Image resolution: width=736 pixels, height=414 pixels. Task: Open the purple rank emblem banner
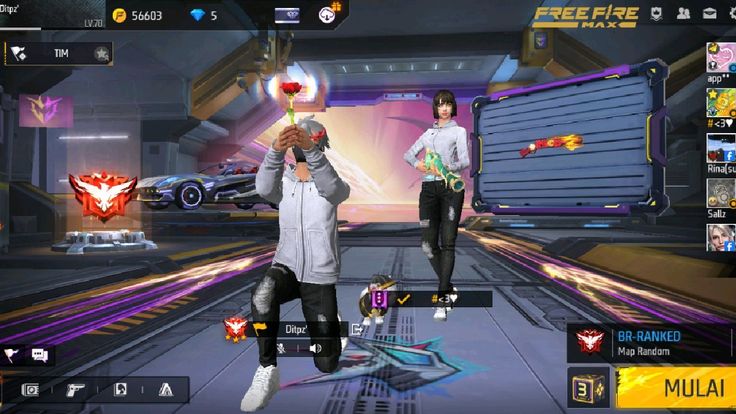[38, 108]
